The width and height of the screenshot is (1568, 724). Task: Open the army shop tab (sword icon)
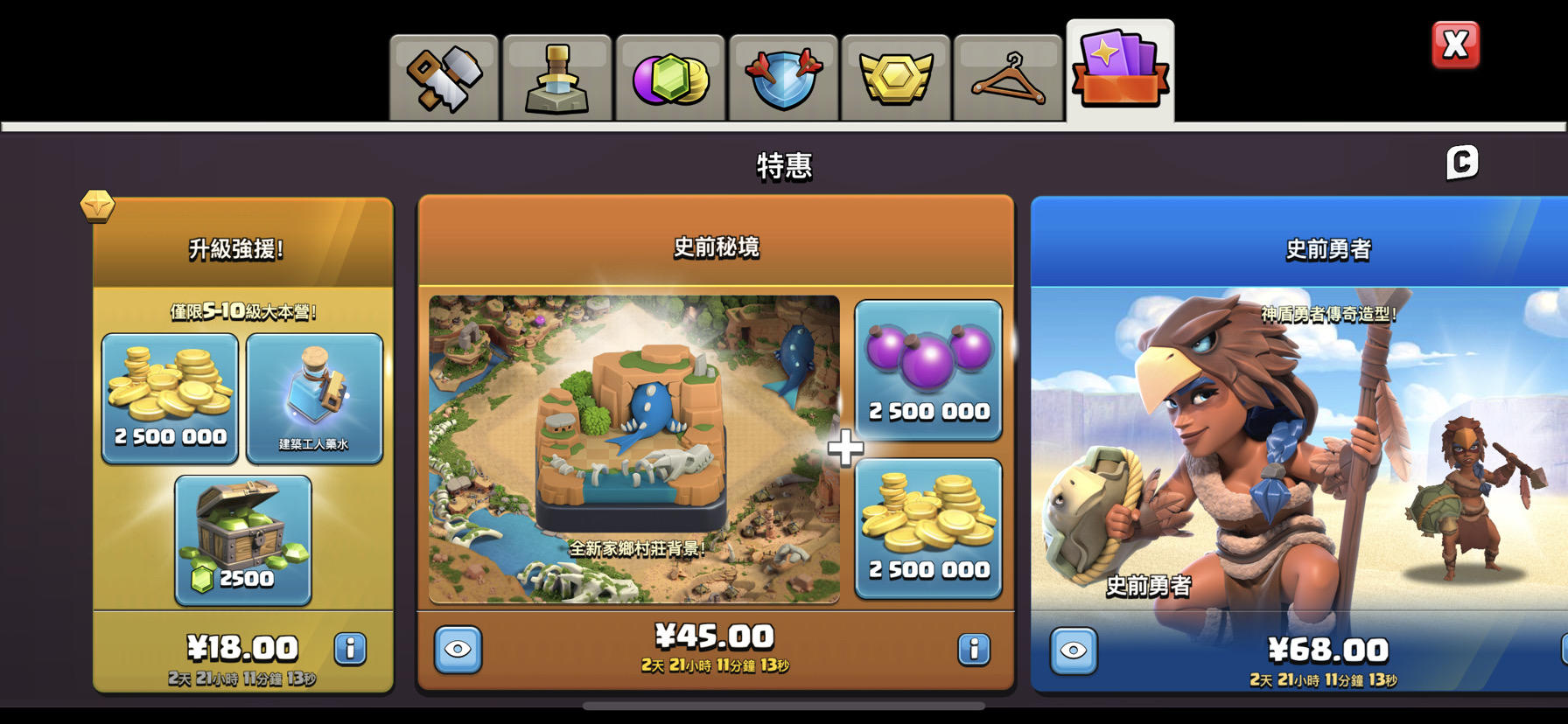pos(557,77)
